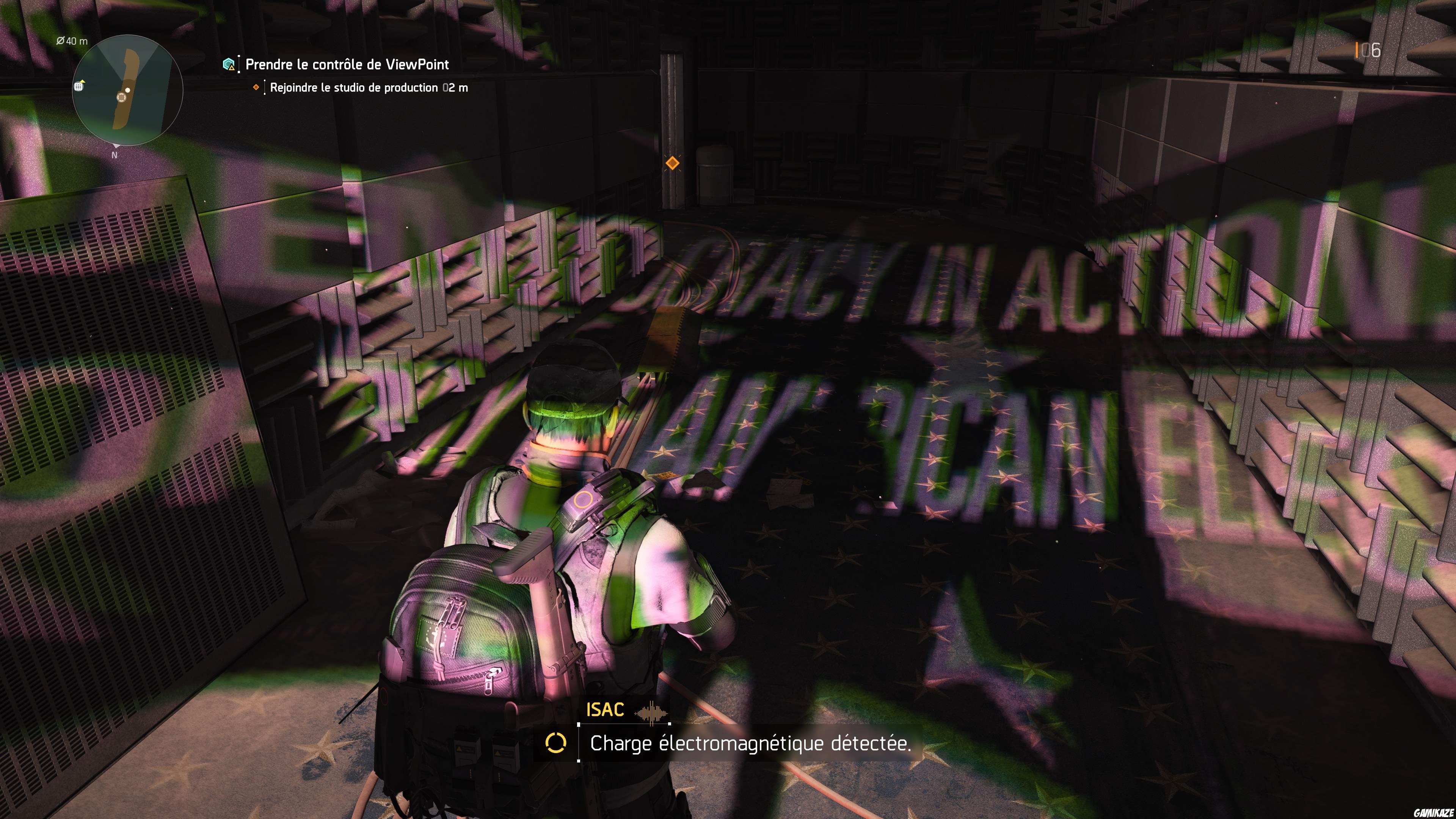Select the hexagonal mission icon beside the objective title

(228, 64)
